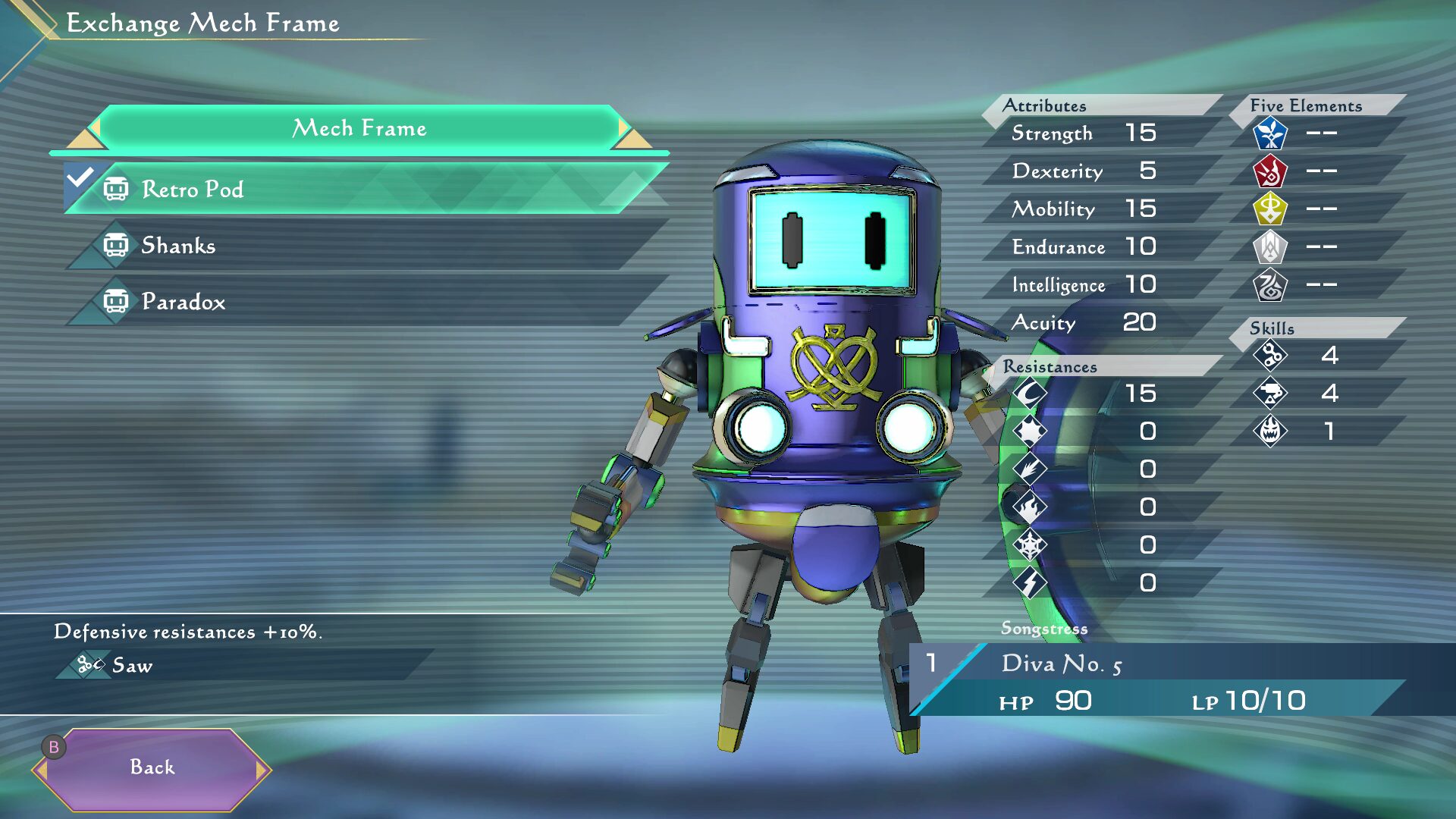Pick the Paradox mech frame entry
The height and width of the screenshot is (819, 1456).
pos(364,302)
